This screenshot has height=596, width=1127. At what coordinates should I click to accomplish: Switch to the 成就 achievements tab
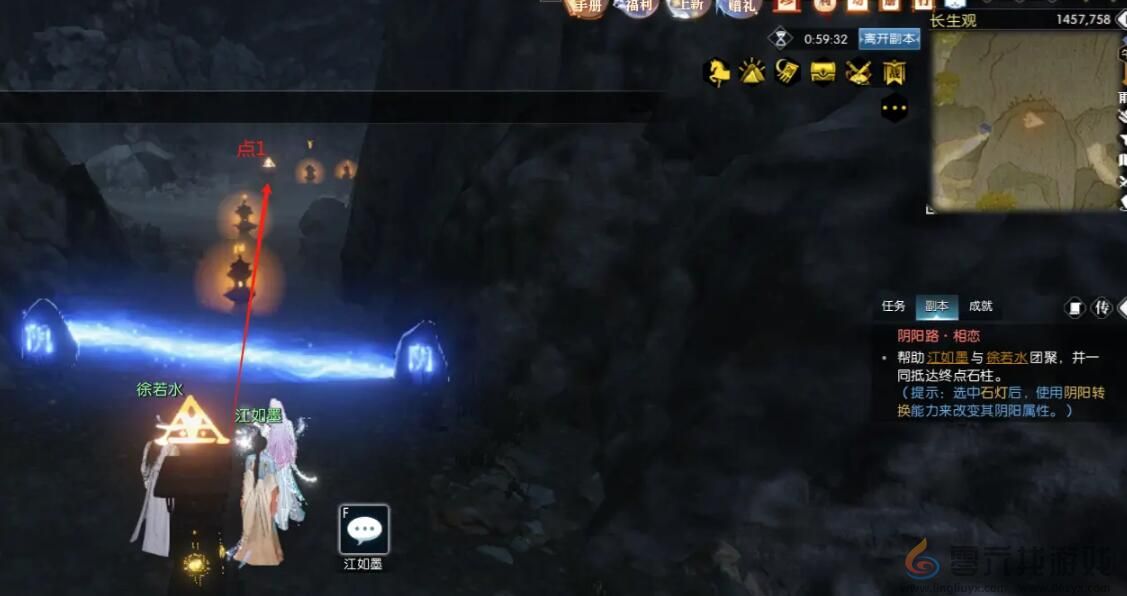tap(981, 307)
